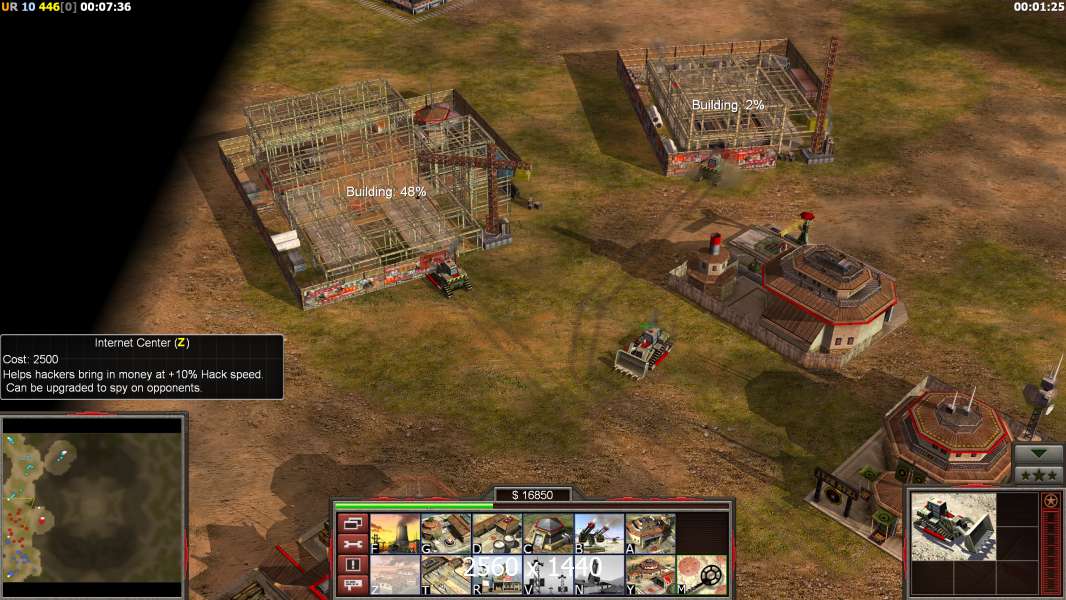Click the minimap to move the camera

92,498
